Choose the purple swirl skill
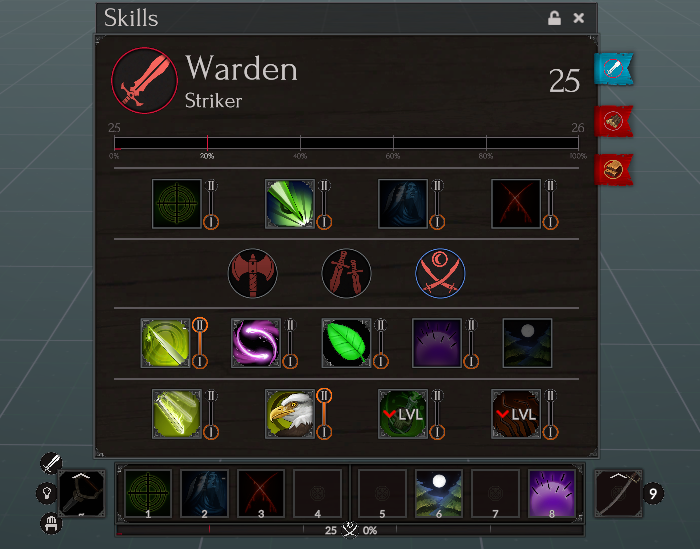This screenshot has width=700, height=549. [256, 343]
